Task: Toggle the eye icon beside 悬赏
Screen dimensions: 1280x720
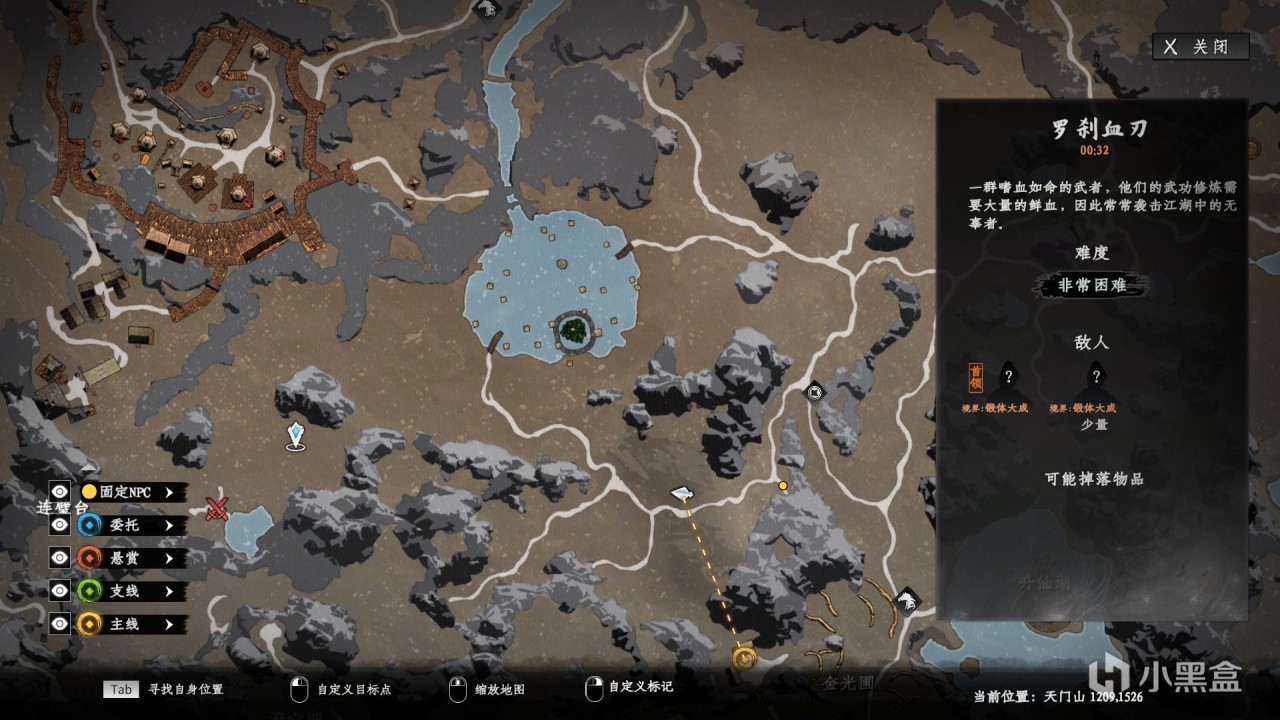Action: pos(60,558)
